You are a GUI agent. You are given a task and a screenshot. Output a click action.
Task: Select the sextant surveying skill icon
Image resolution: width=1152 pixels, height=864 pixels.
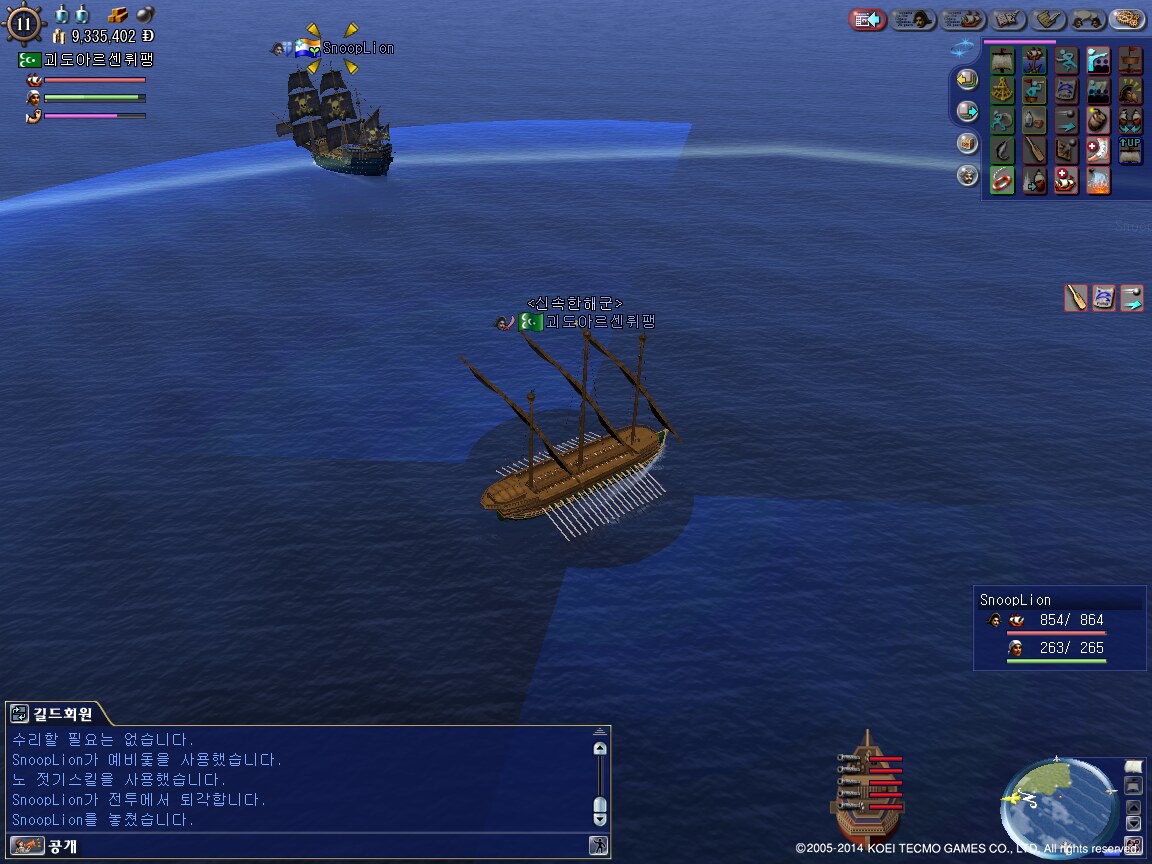1002,91
